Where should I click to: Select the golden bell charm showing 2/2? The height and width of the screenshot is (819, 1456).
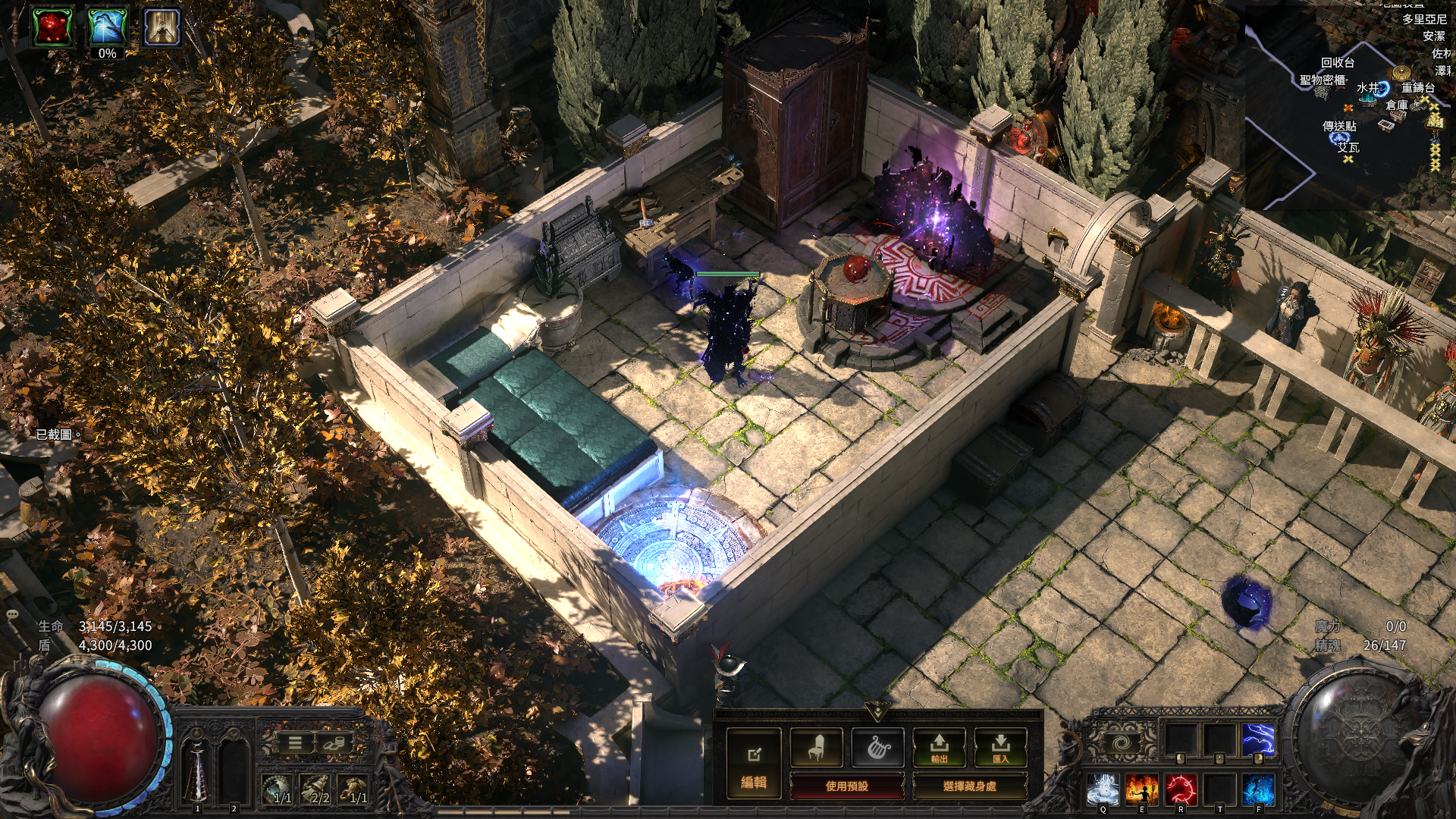317,789
